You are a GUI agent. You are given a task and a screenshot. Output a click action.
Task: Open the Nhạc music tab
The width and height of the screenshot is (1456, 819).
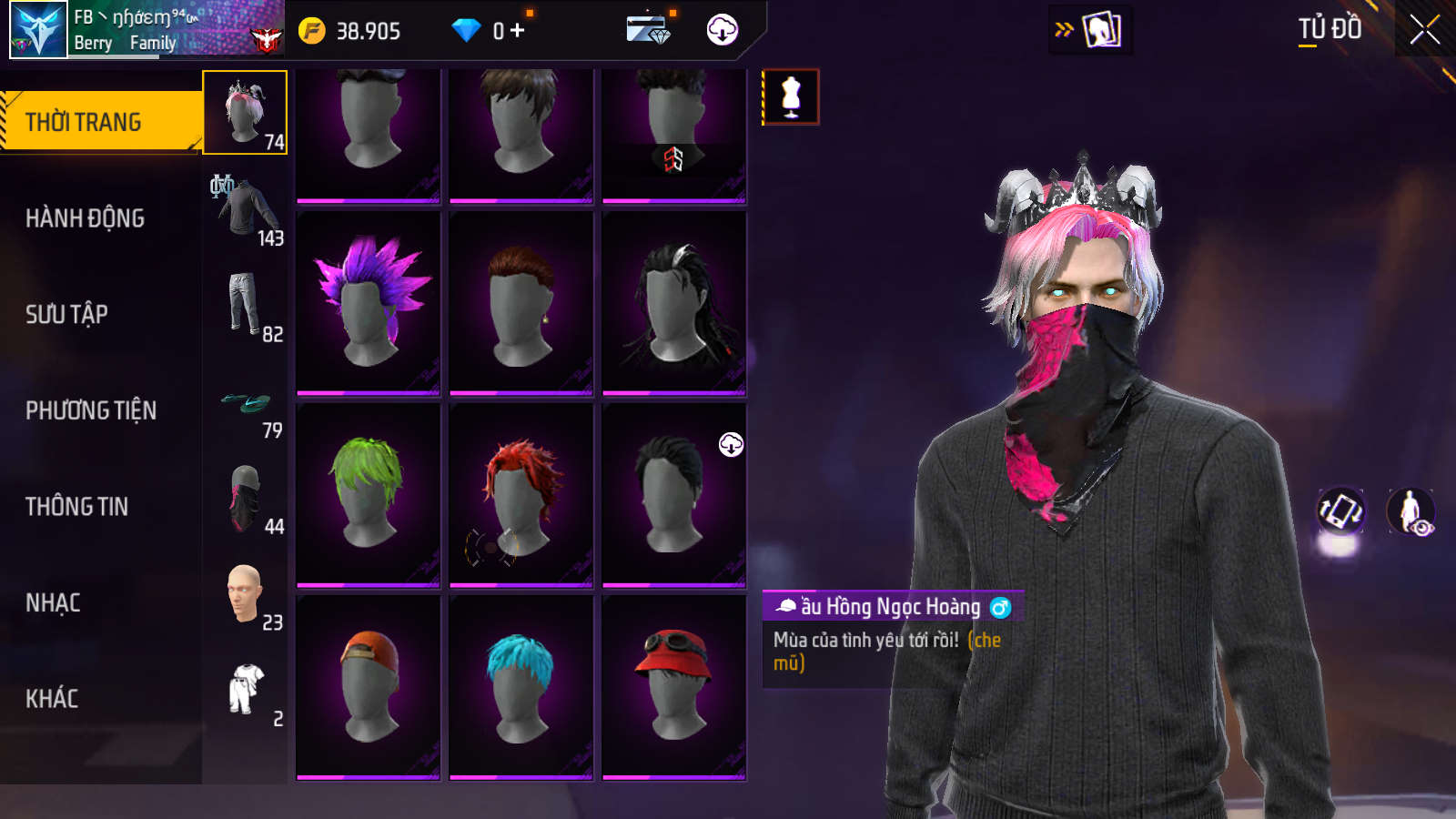click(53, 602)
